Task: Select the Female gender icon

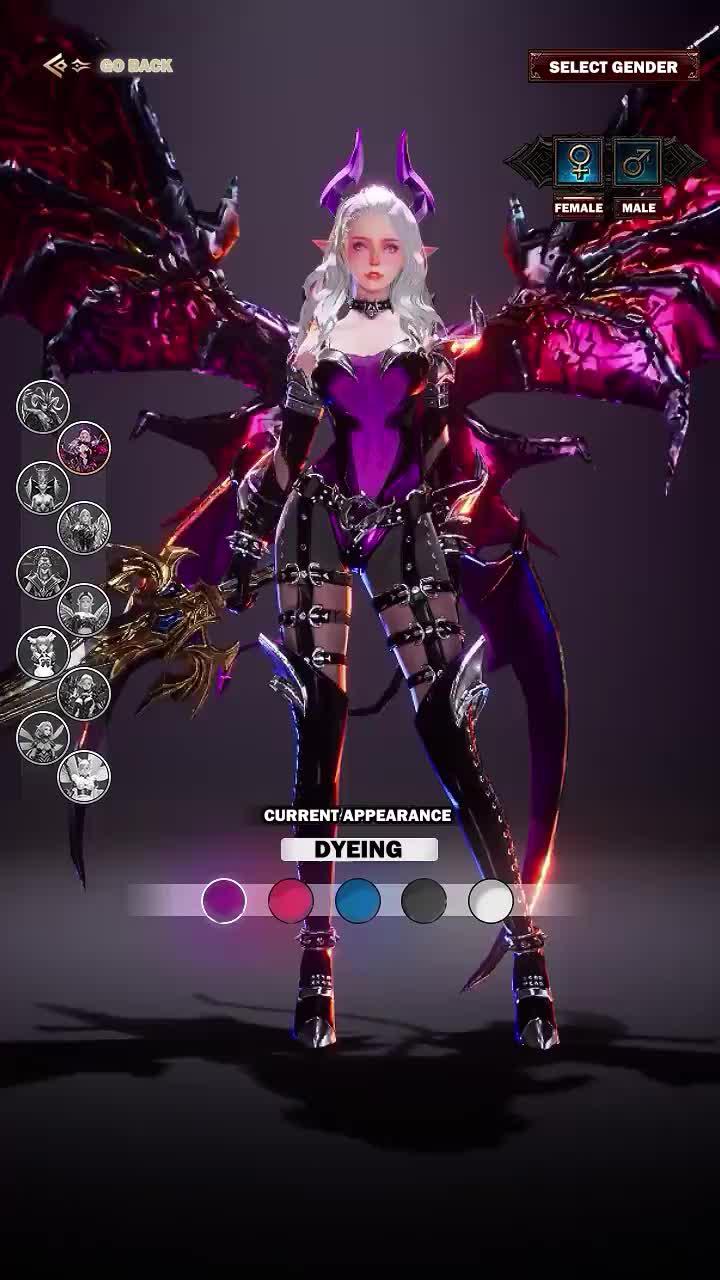Action: coord(579,162)
